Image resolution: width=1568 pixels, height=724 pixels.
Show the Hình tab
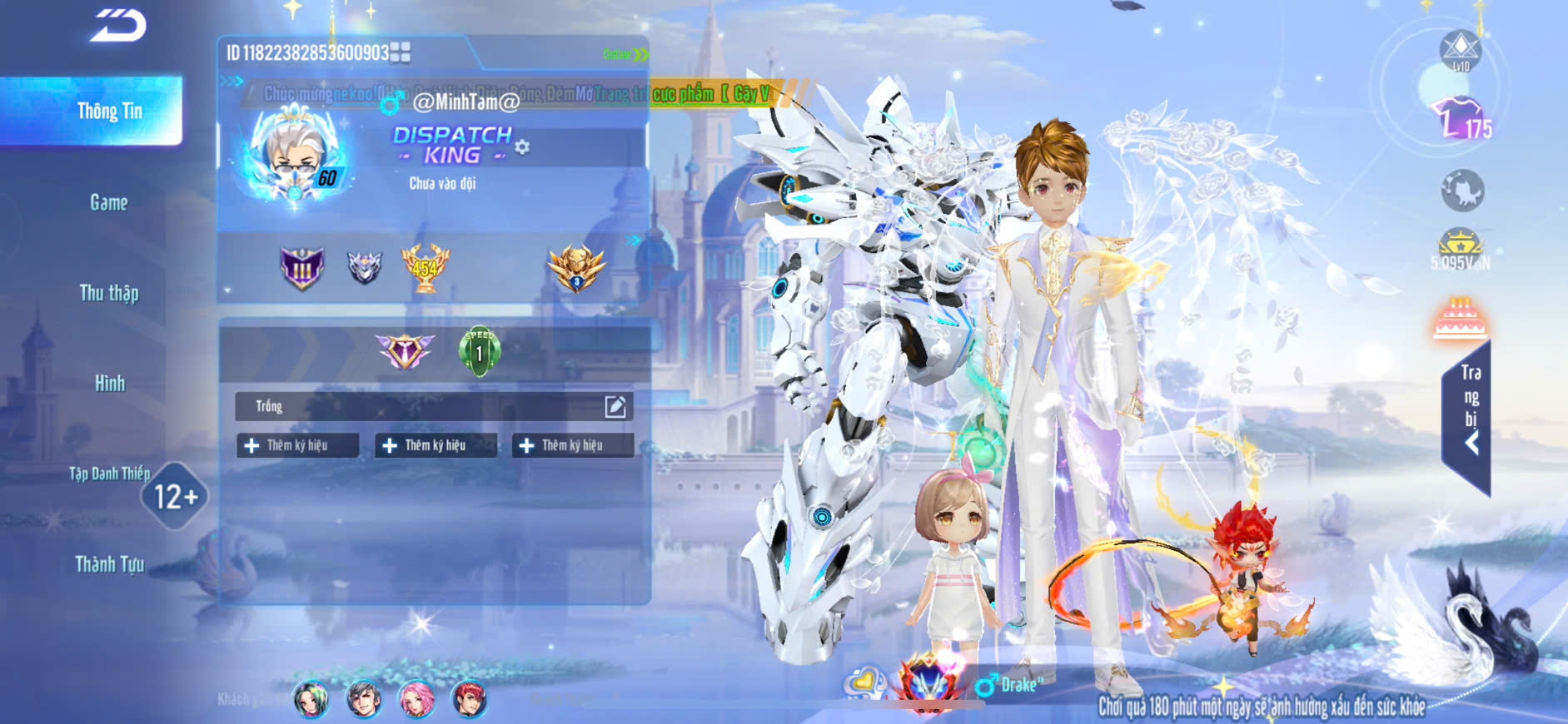tap(109, 384)
